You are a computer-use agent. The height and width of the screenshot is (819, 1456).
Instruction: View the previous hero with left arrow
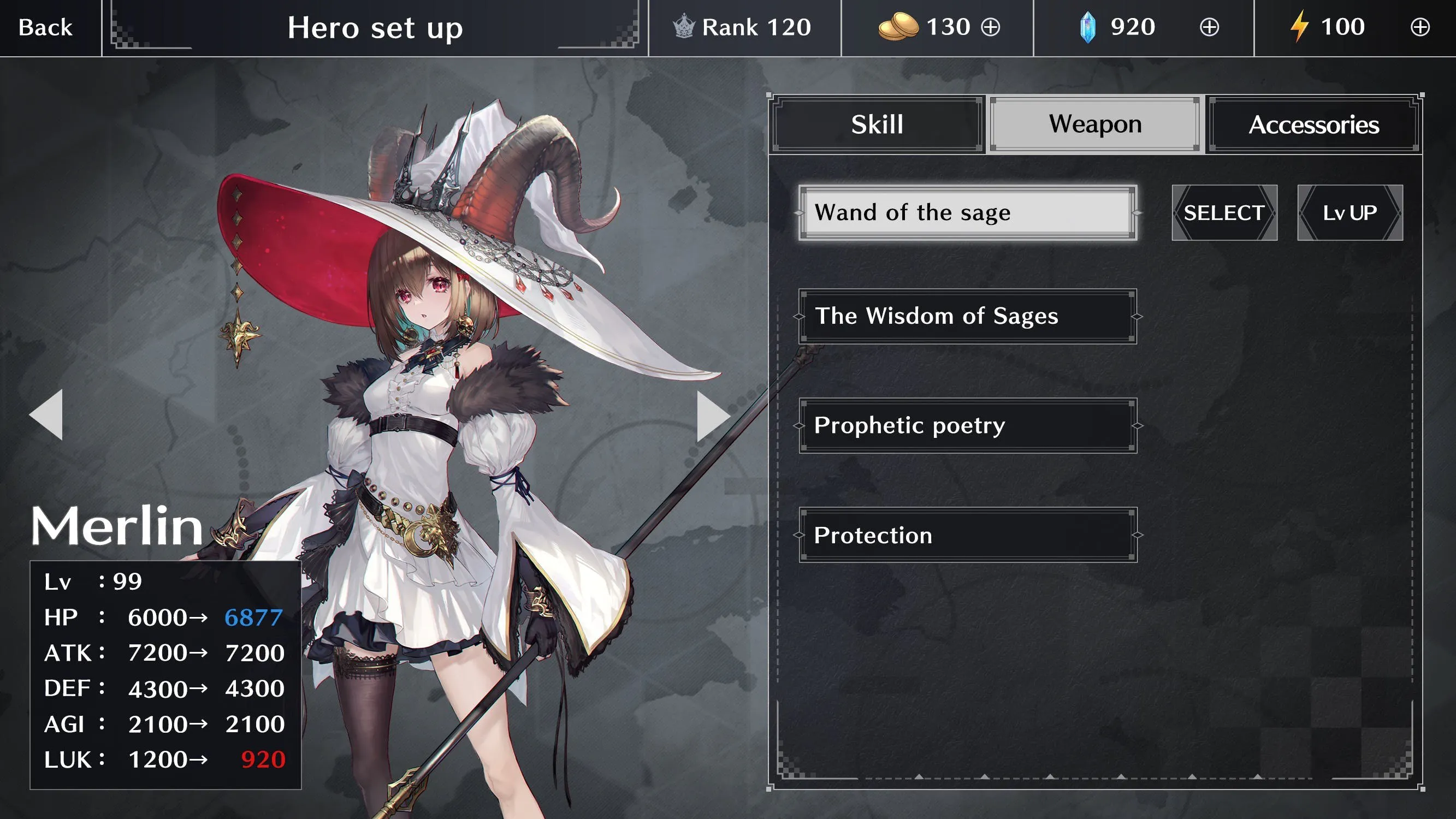click(x=46, y=414)
